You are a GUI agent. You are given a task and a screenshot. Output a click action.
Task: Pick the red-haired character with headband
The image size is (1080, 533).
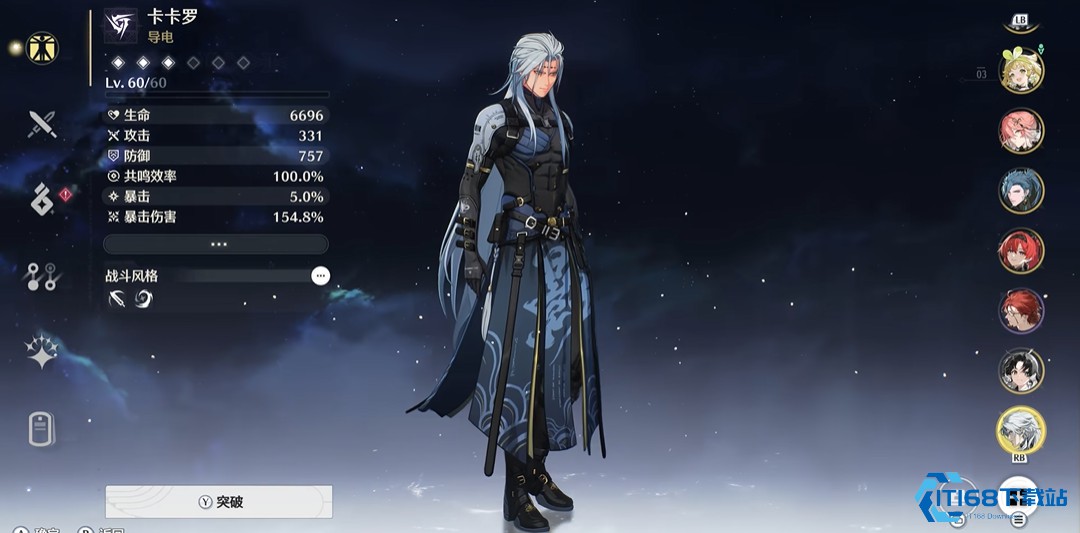coord(1021,251)
